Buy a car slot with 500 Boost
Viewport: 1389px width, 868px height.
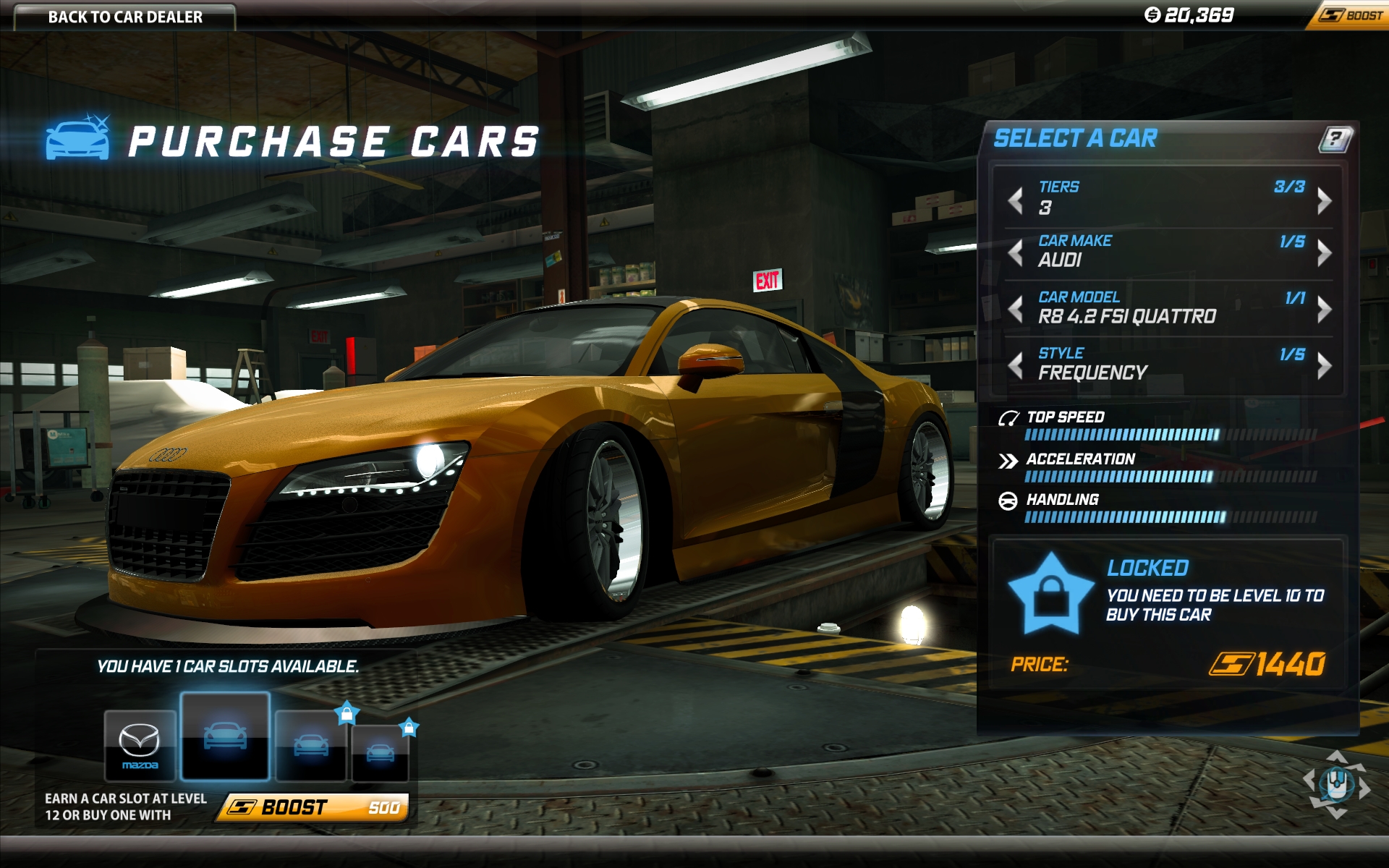point(314,807)
